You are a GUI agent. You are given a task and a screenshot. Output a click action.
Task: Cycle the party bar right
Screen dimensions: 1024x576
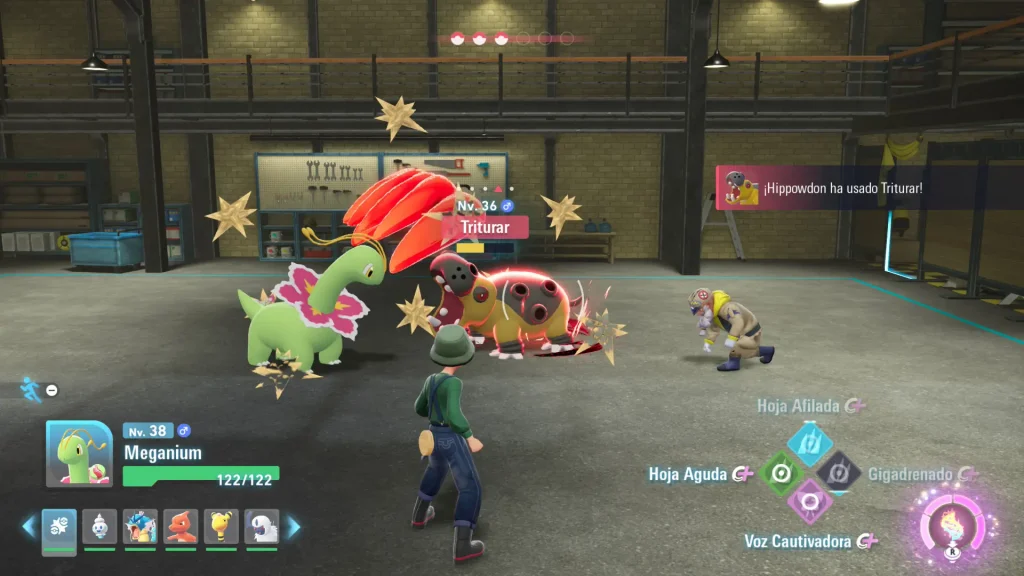[x=294, y=527]
